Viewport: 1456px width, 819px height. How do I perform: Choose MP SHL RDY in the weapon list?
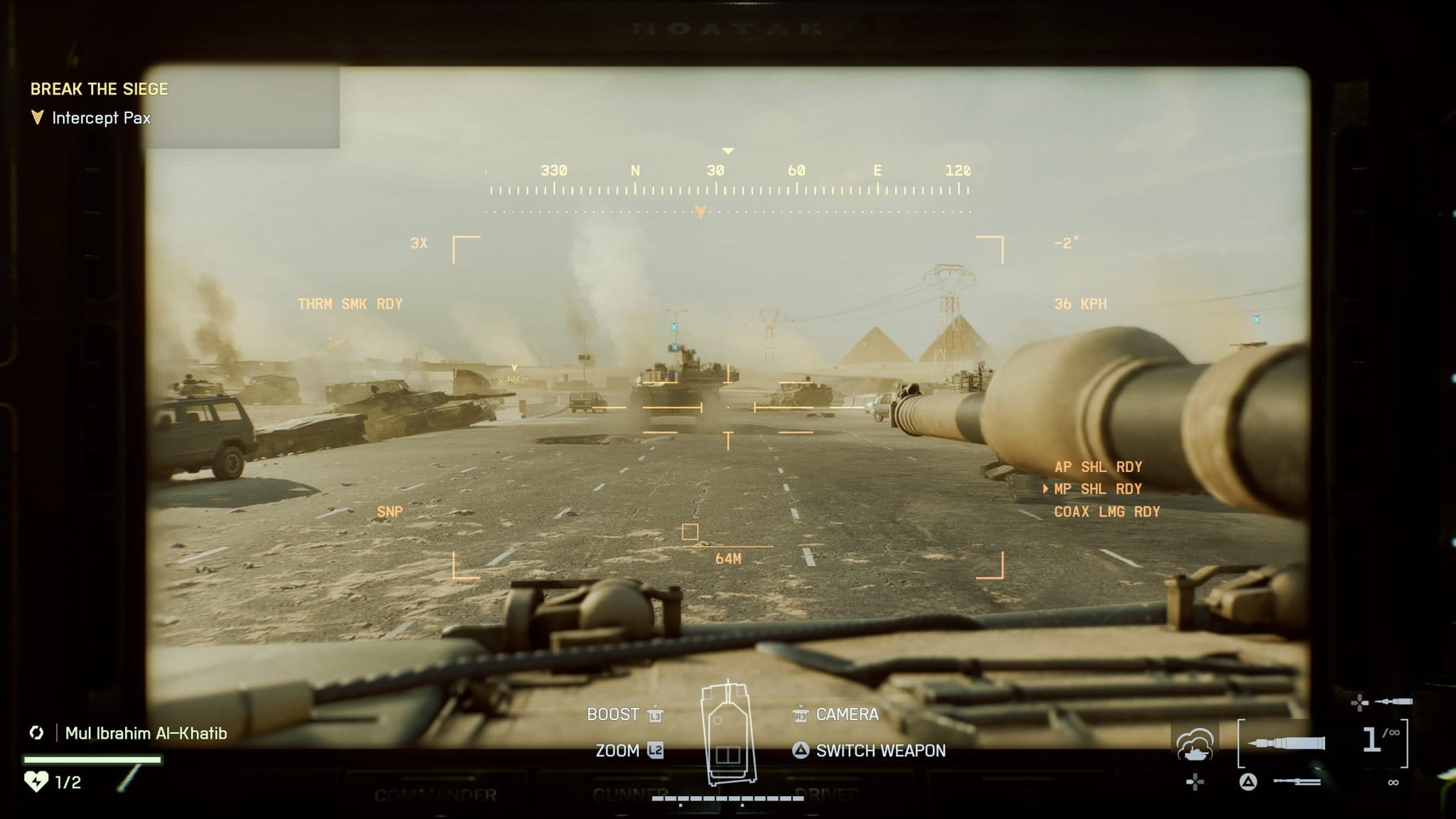point(1098,489)
